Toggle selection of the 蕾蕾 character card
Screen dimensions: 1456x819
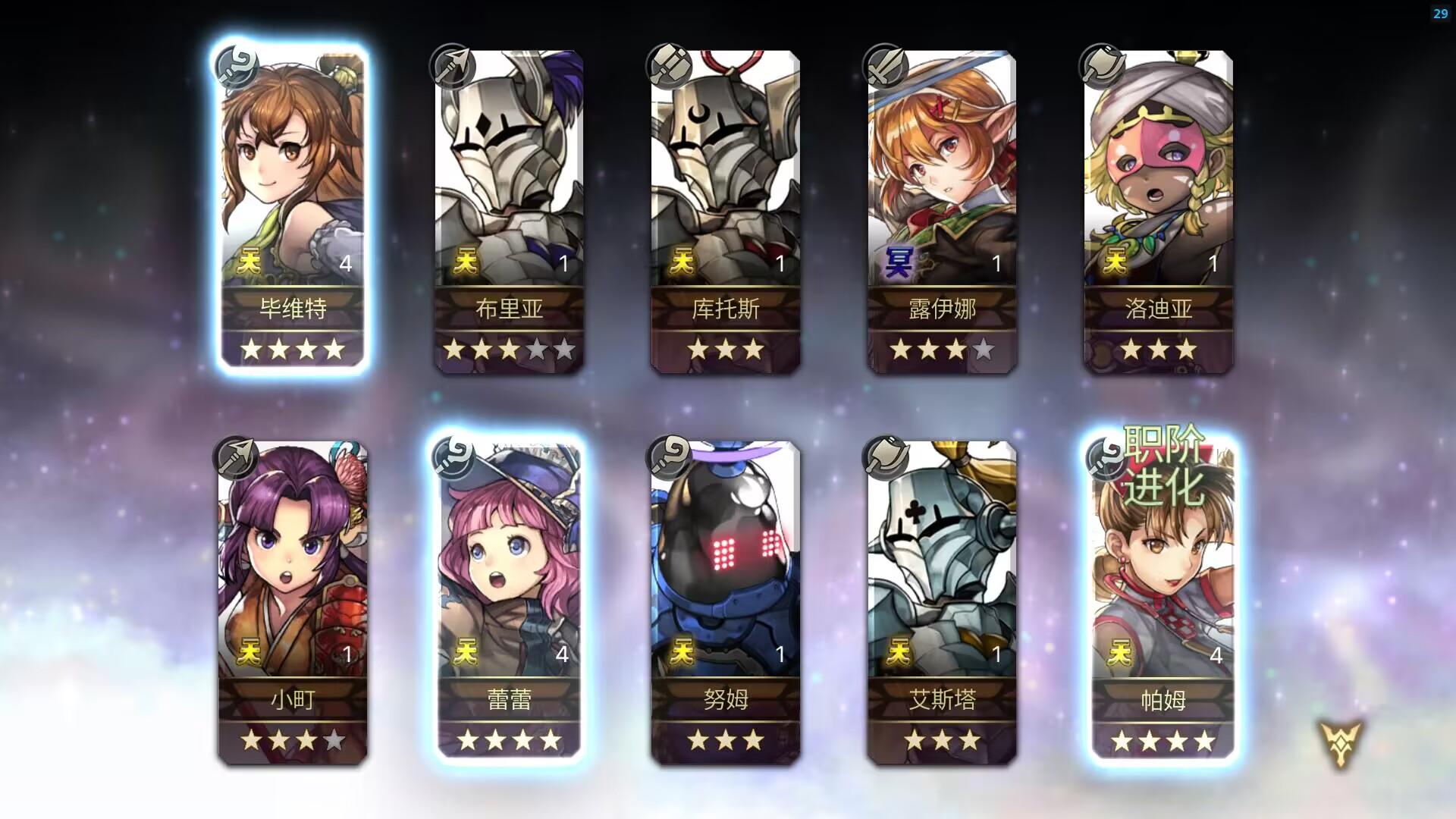point(507,599)
